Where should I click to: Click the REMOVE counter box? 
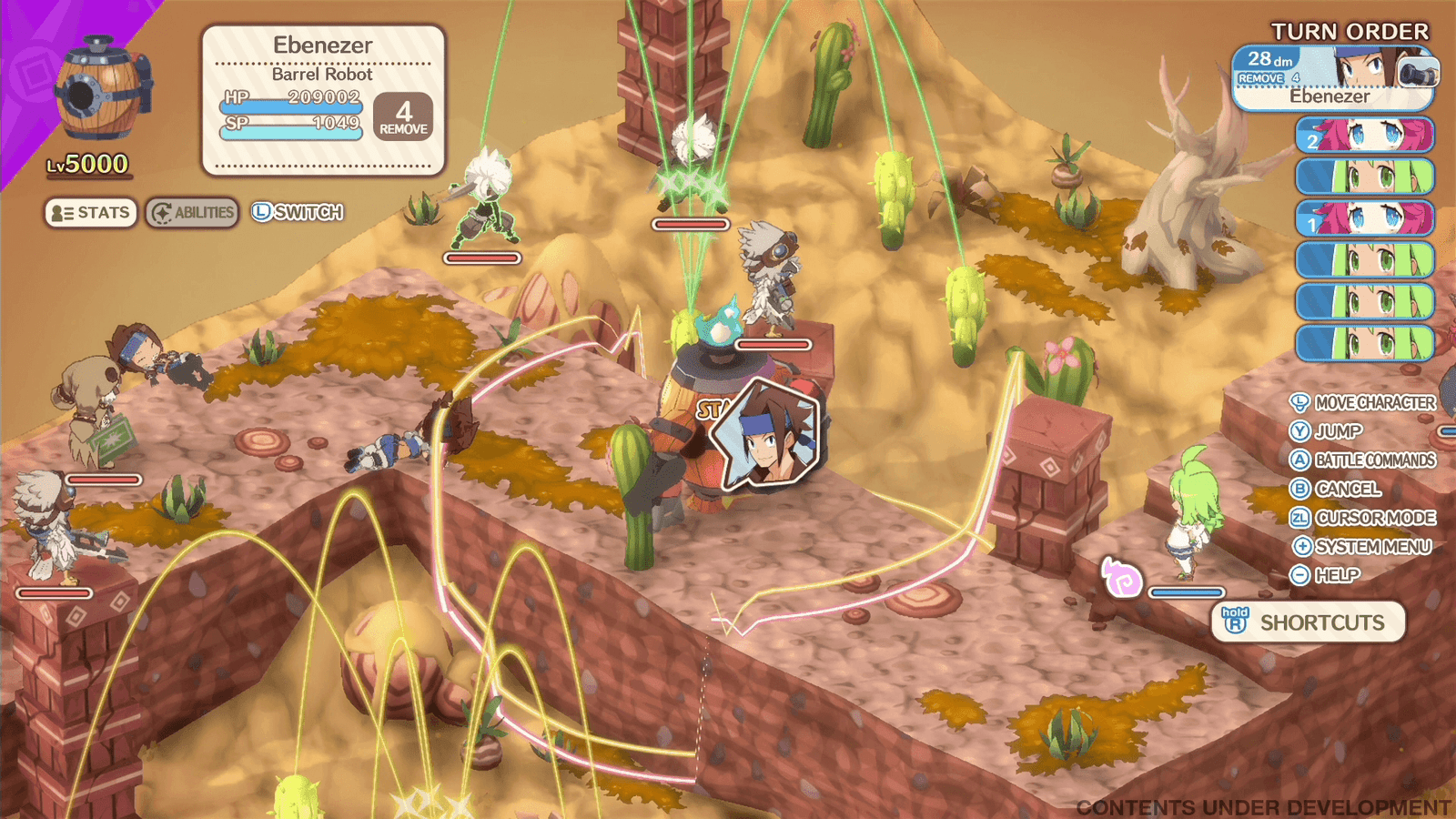point(403,117)
